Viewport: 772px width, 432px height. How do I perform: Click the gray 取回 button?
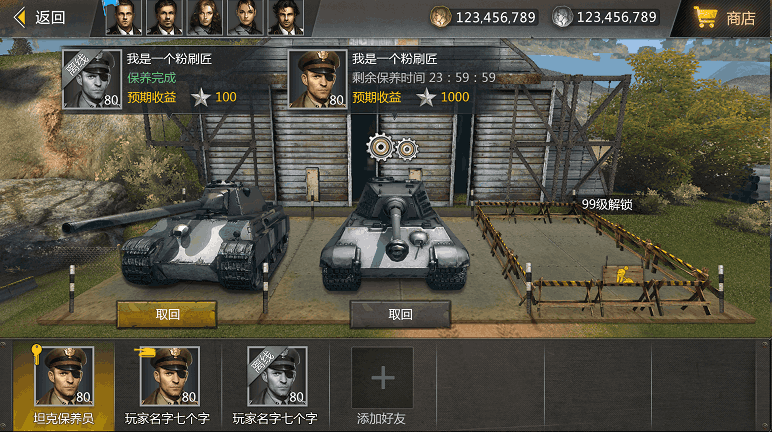click(400, 314)
